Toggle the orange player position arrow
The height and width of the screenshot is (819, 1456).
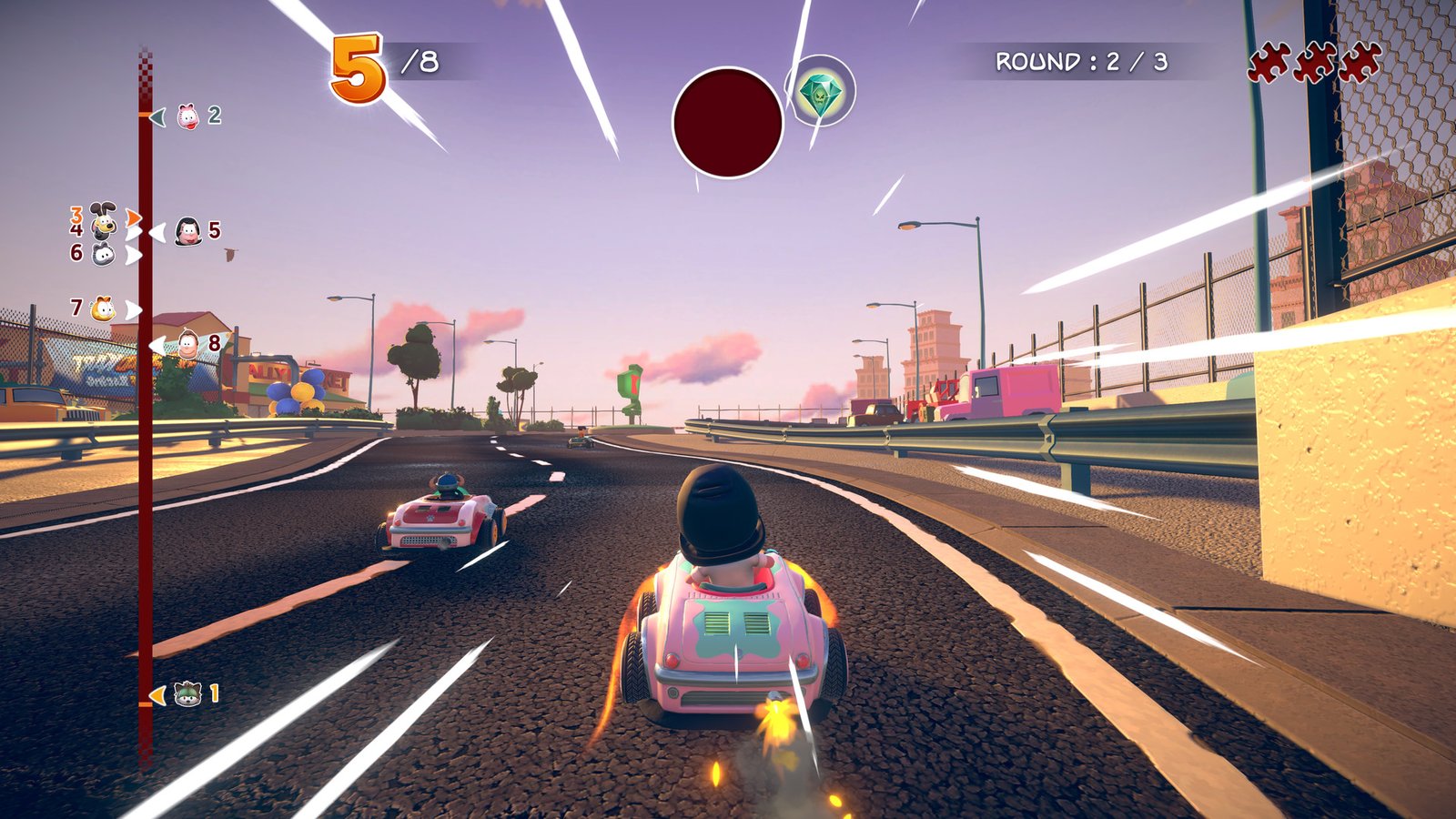coord(132,218)
